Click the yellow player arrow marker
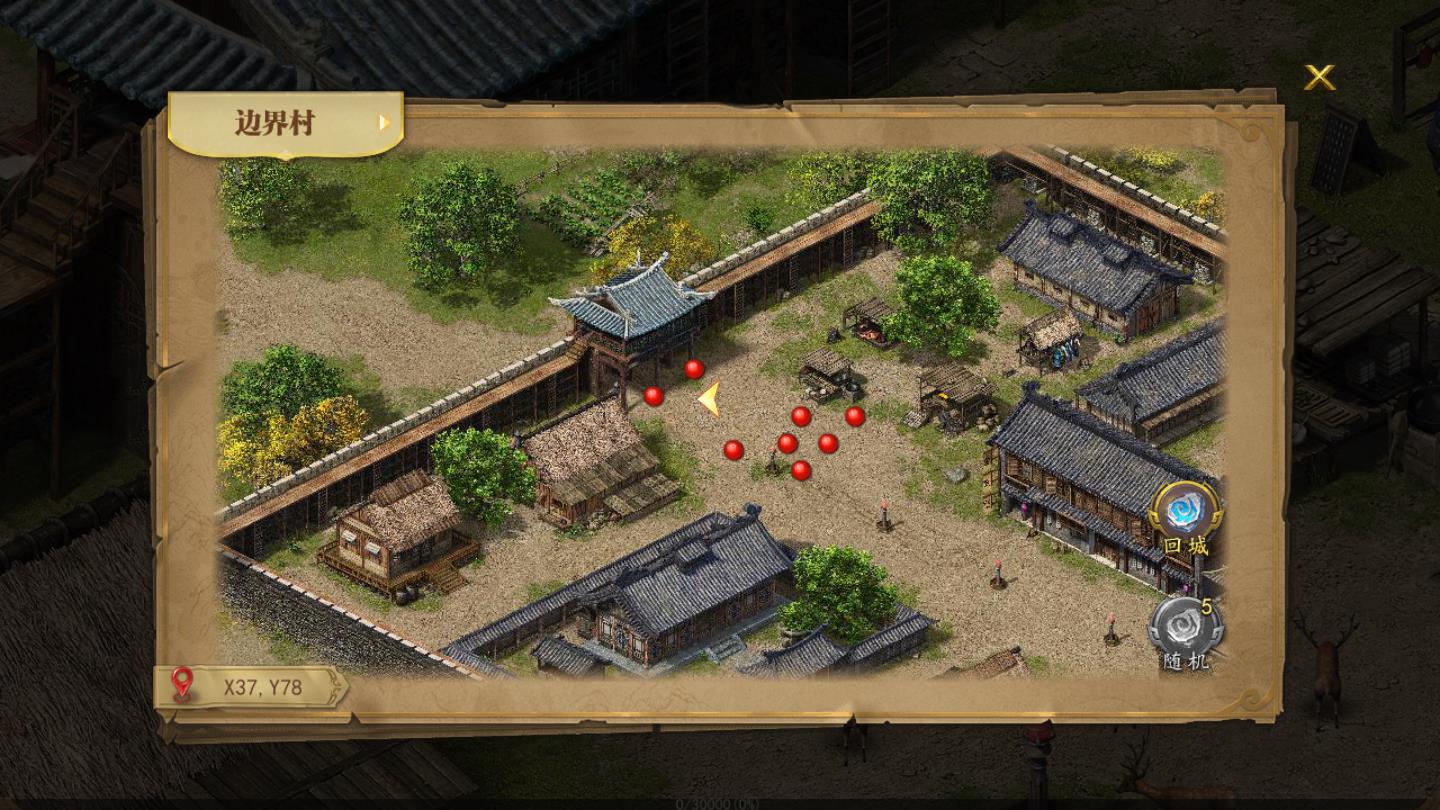 click(709, 399)
